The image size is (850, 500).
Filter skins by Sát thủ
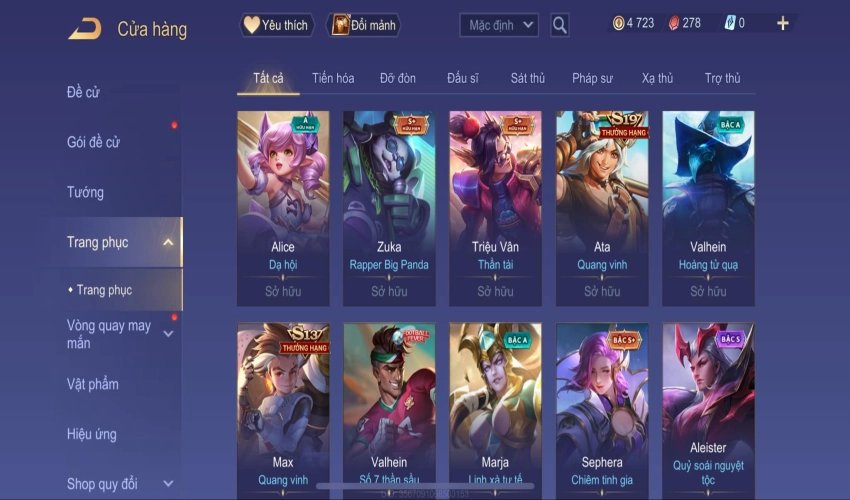(x=527, y=78)
